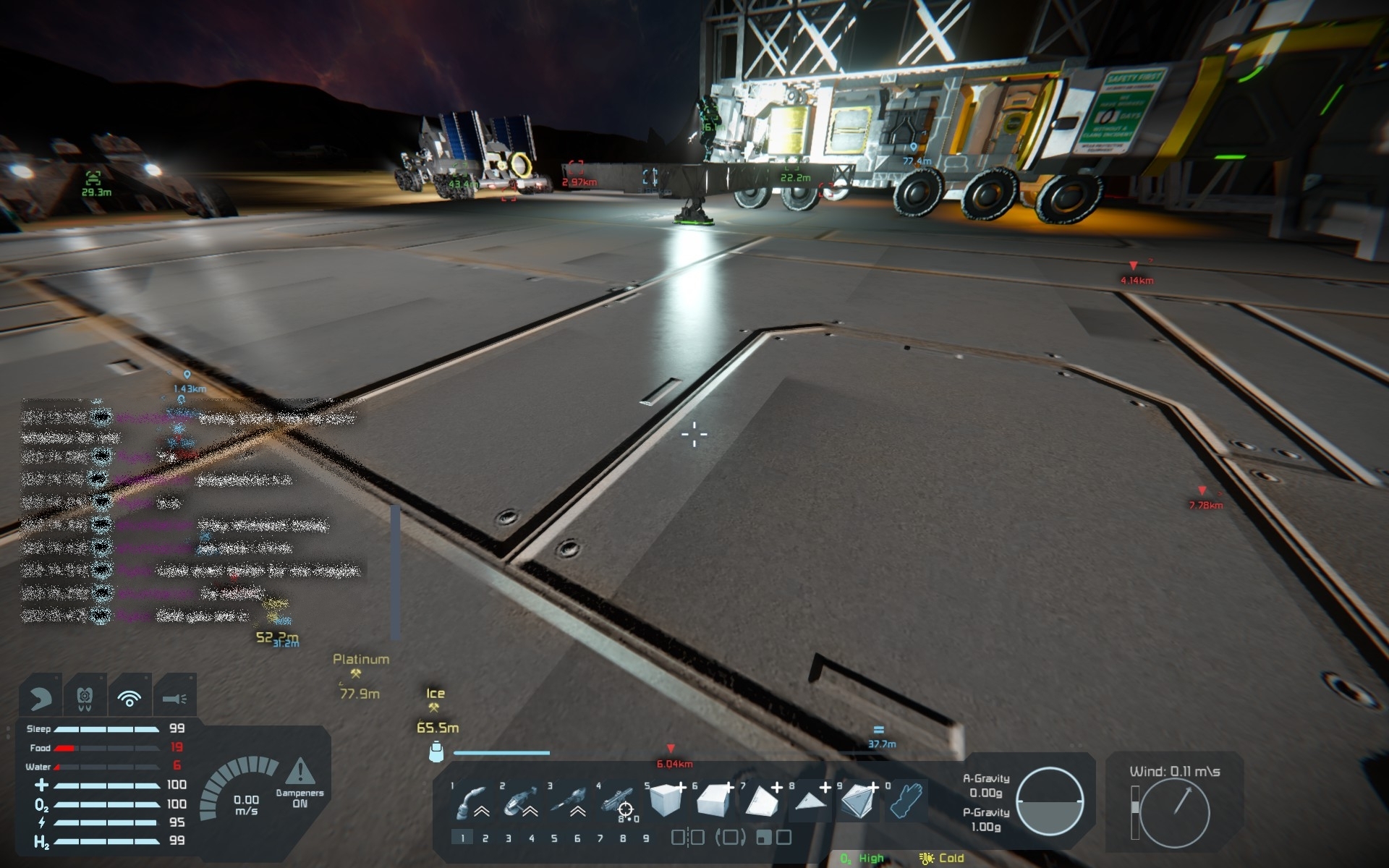Switch to toolbar page 9
Viewport: 1389px width, 868px height.
tap(646, 838)
